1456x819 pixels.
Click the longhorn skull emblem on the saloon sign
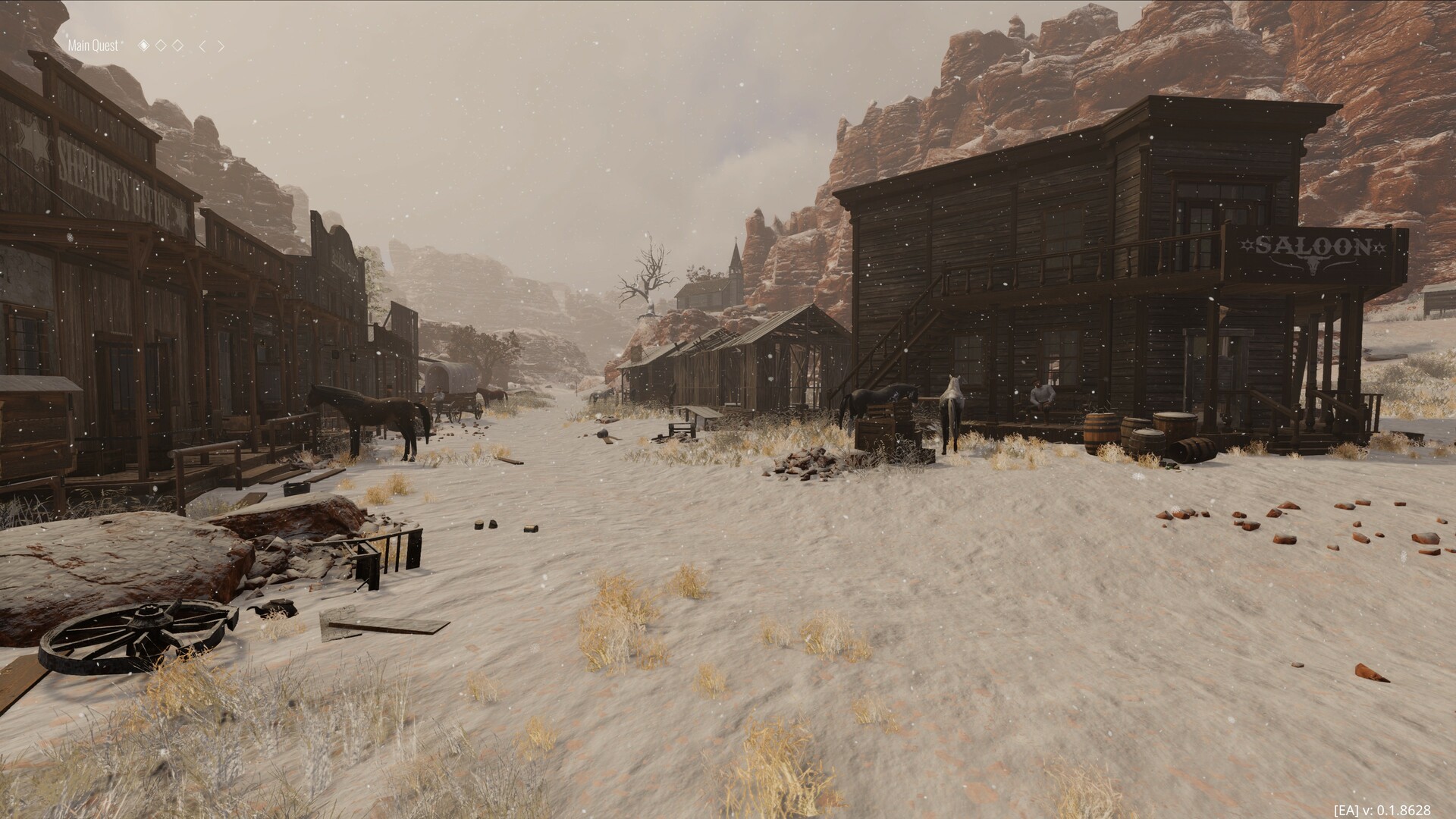coord(1313,264)
